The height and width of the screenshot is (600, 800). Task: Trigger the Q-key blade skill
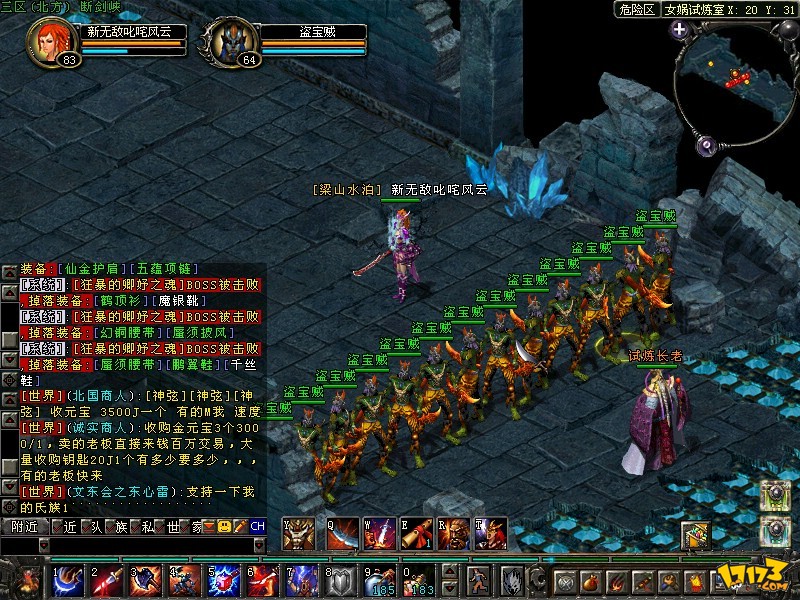point(343,534)
